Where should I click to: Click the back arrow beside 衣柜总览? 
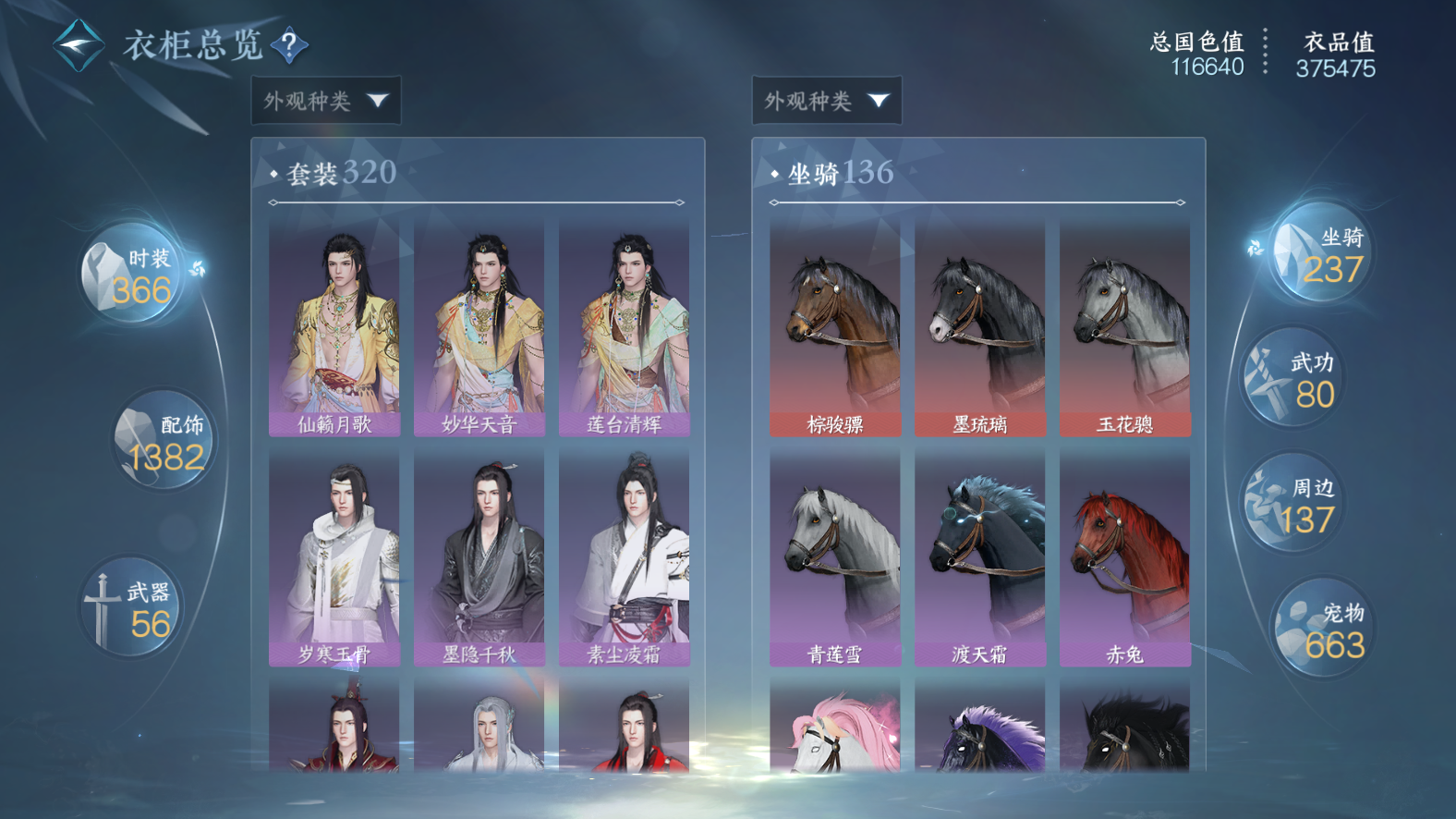(x=79, y=44)
